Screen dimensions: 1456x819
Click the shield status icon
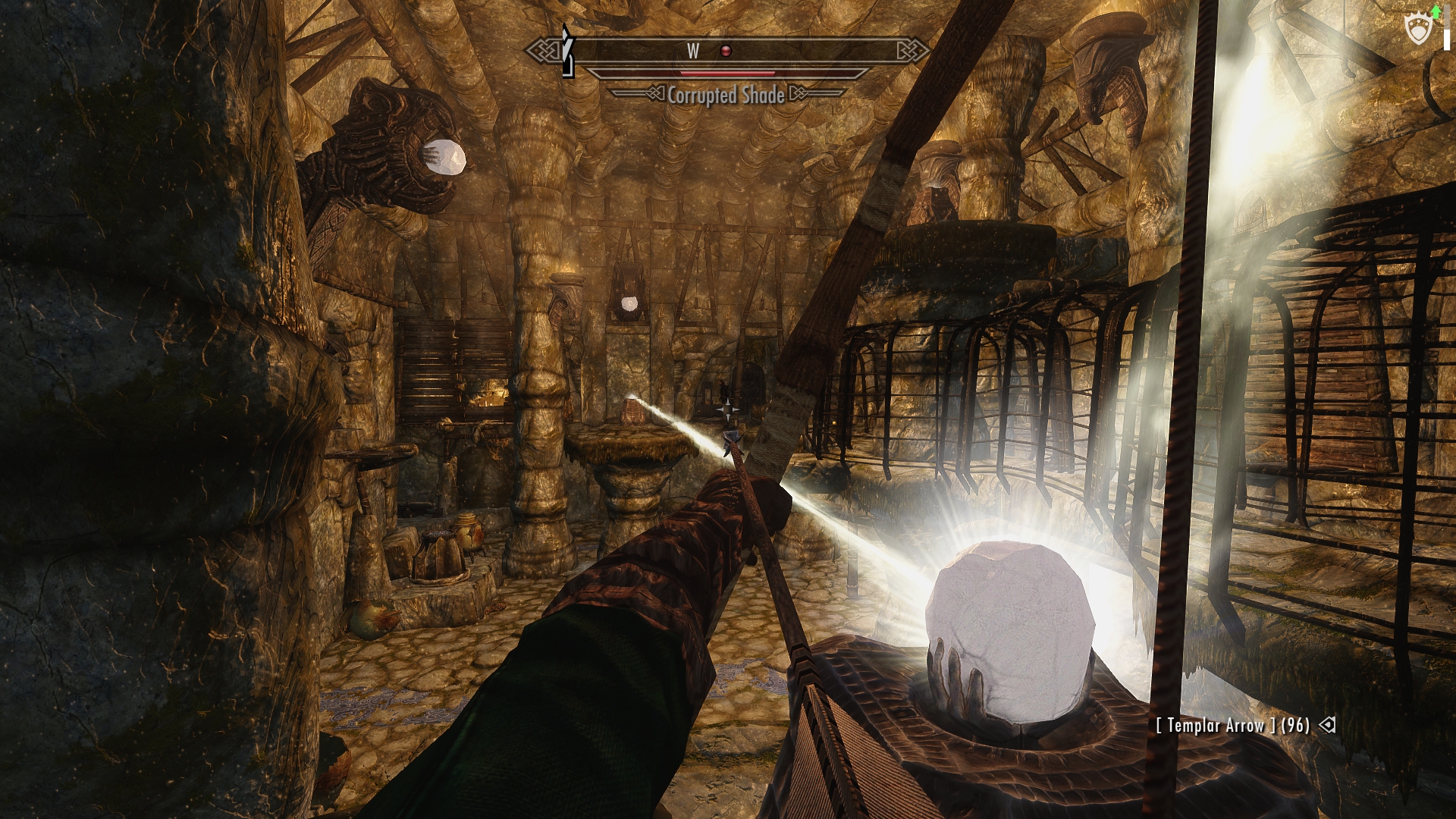(1417, 30)
